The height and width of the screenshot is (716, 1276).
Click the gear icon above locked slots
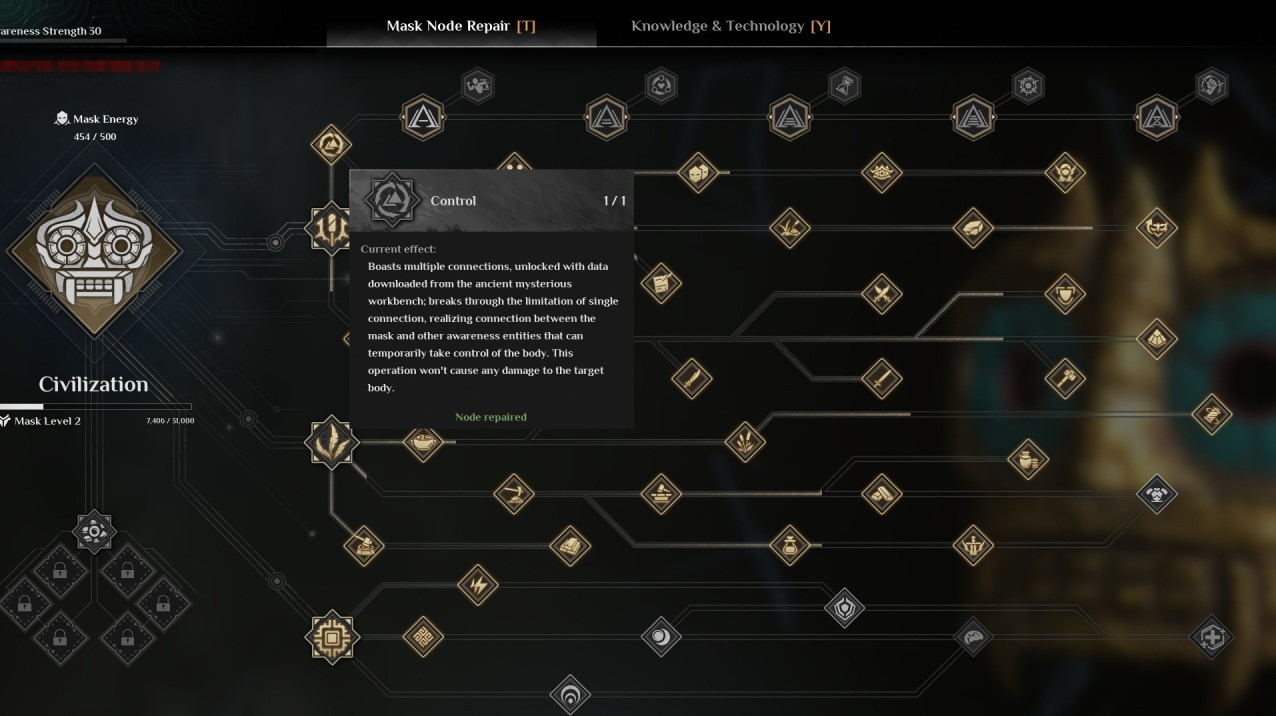point(94,531)
